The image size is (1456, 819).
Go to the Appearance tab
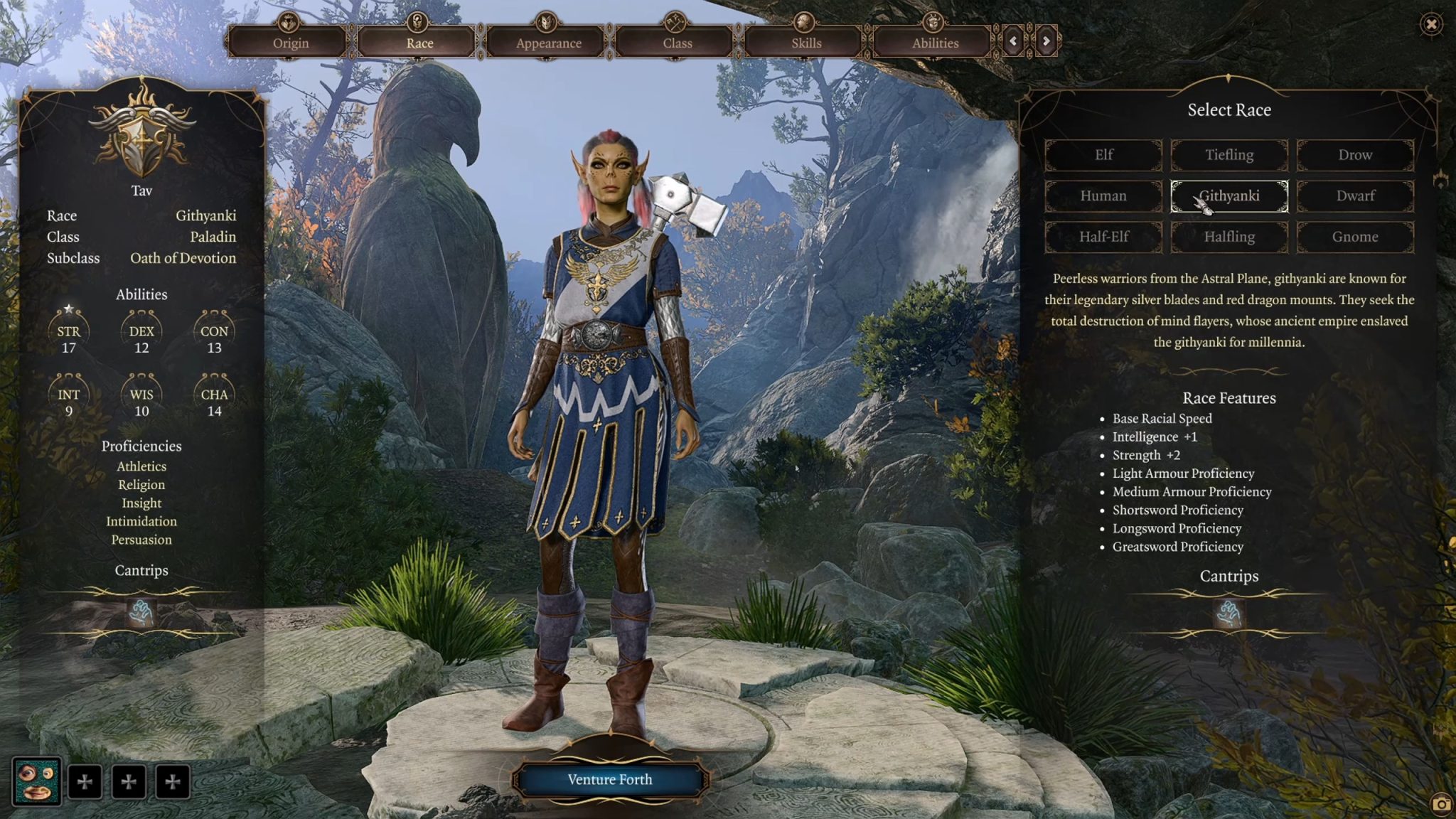click(548, 42)
